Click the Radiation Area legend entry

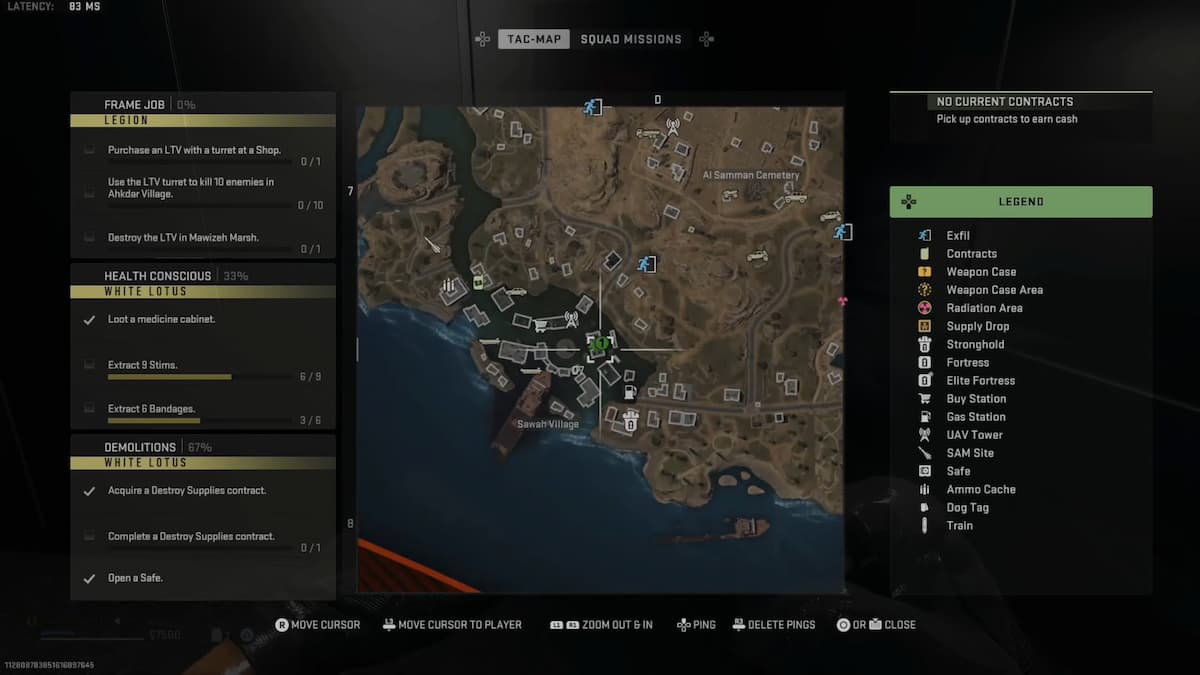984,308
